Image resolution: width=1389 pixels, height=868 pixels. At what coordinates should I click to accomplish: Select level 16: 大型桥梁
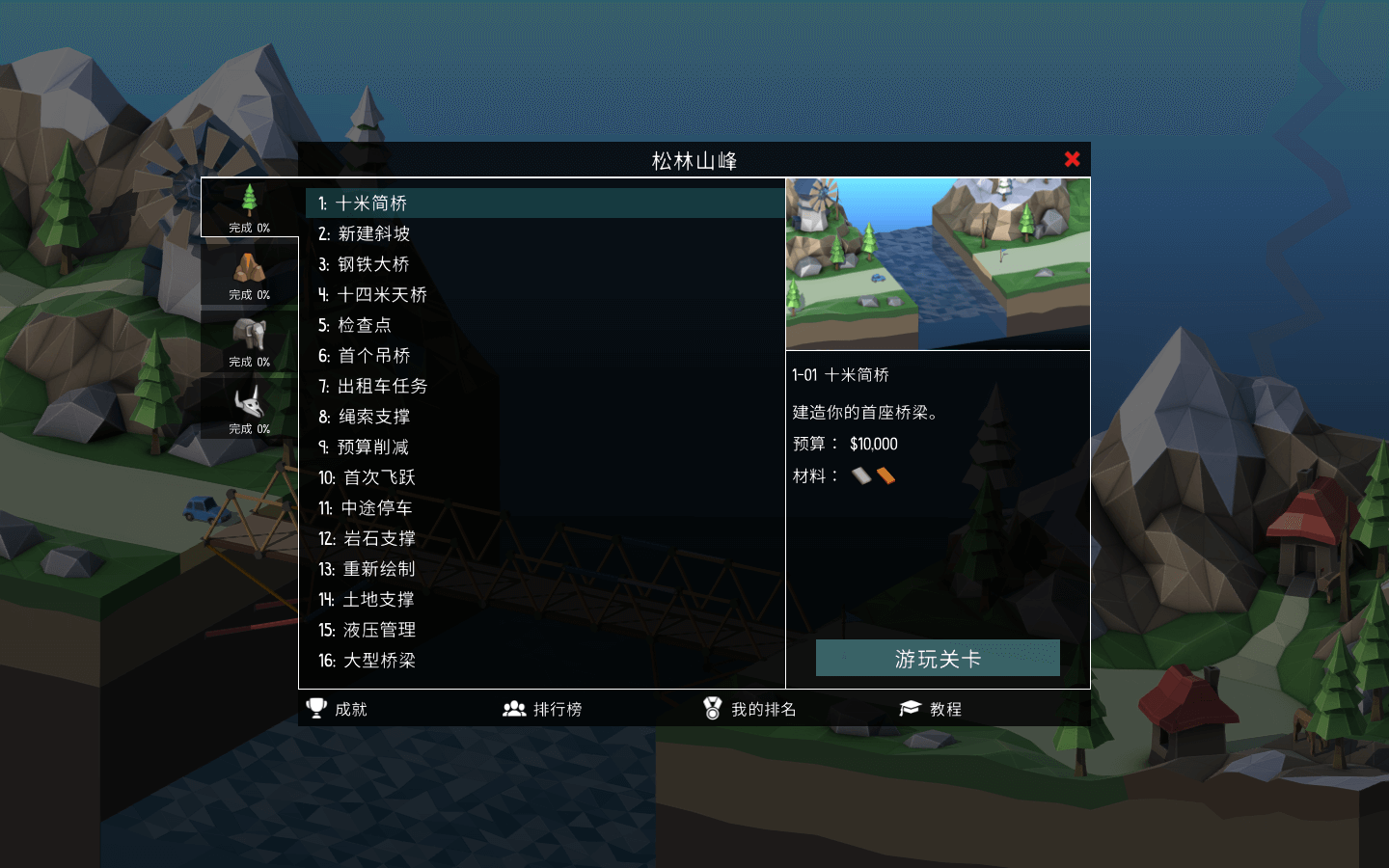tap(368, 661)
